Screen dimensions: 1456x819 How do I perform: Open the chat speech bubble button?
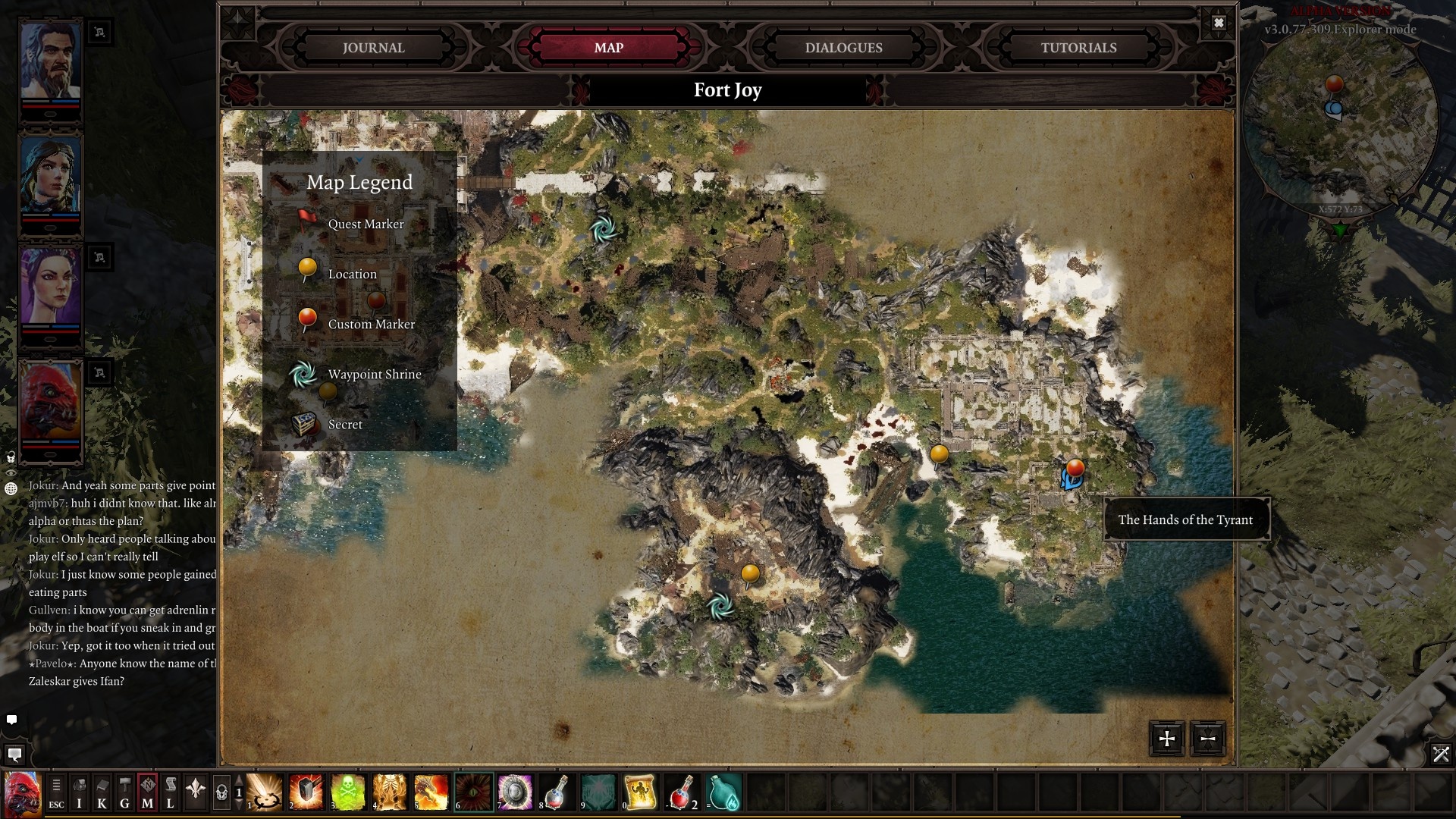coord(14,755)
